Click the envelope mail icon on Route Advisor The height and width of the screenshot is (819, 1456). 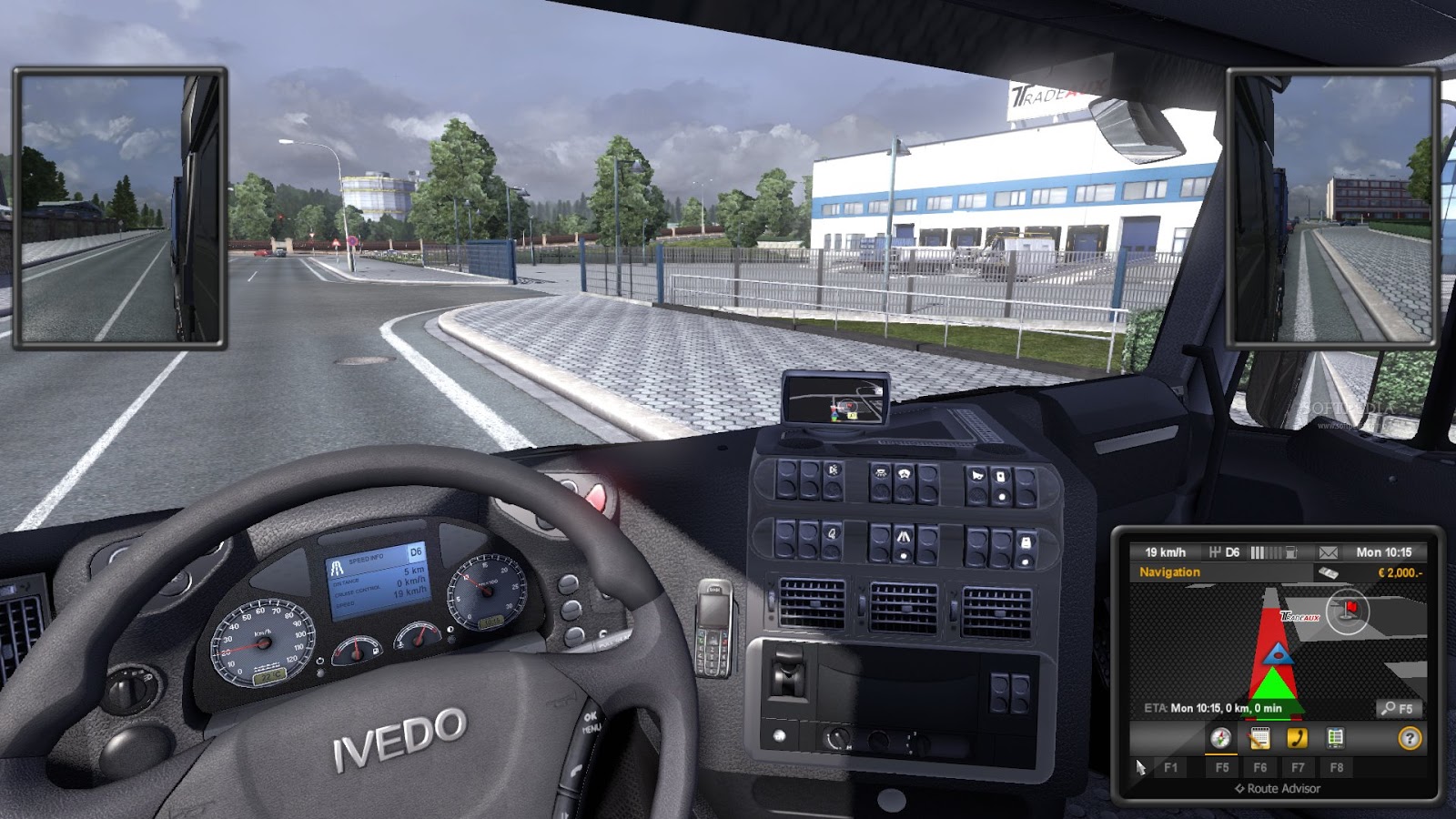point(1328,552)
